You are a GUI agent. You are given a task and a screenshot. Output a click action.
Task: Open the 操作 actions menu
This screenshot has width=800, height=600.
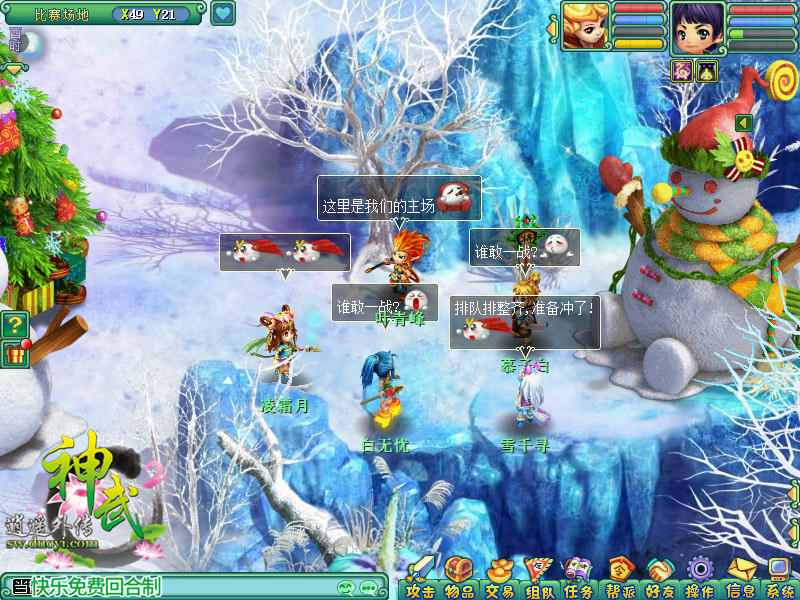coord(699,578)
